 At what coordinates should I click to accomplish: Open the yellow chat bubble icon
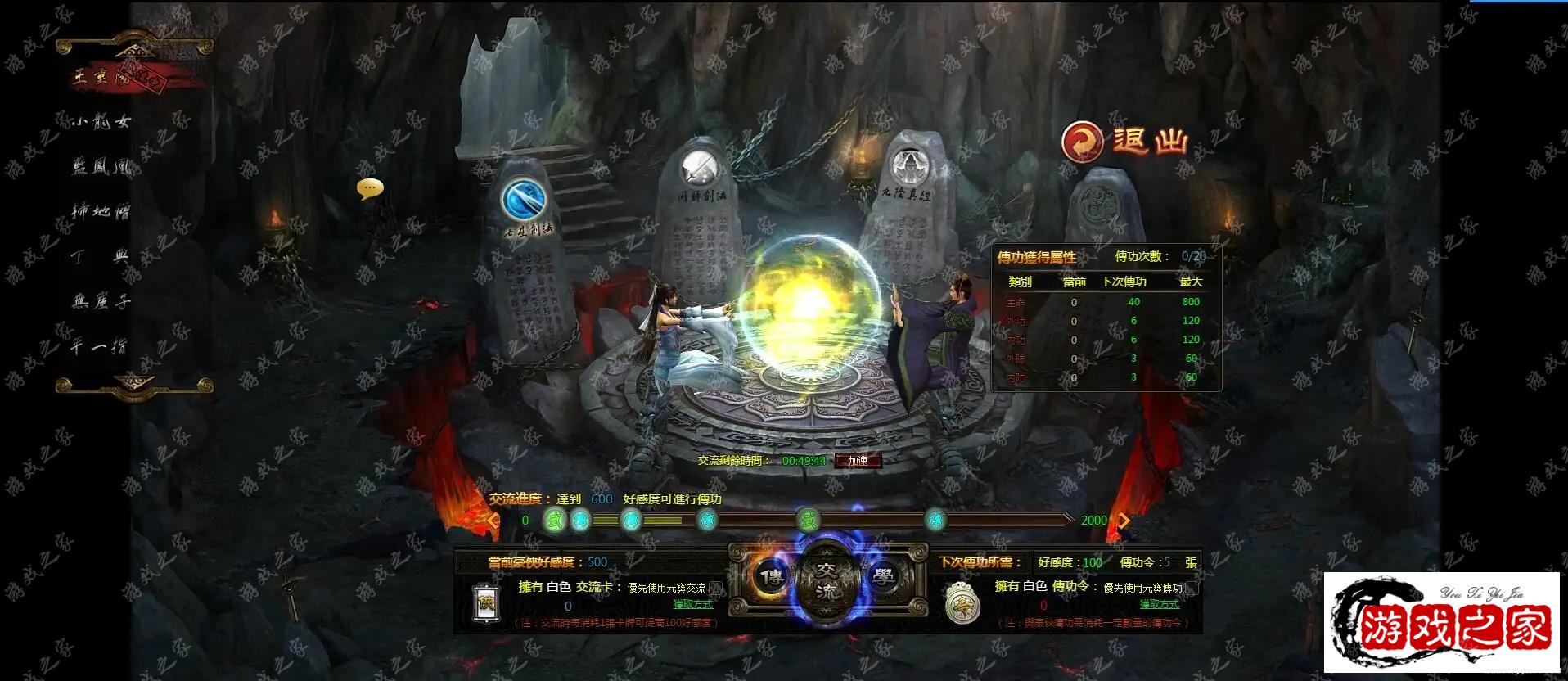click(370, 189)
